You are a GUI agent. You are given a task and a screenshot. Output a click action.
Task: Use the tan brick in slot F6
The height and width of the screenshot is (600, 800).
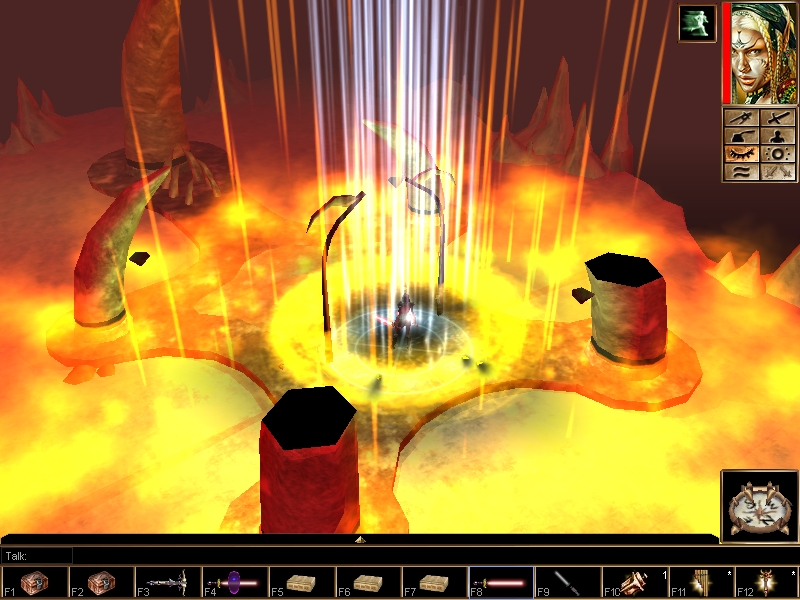(367, 582)
